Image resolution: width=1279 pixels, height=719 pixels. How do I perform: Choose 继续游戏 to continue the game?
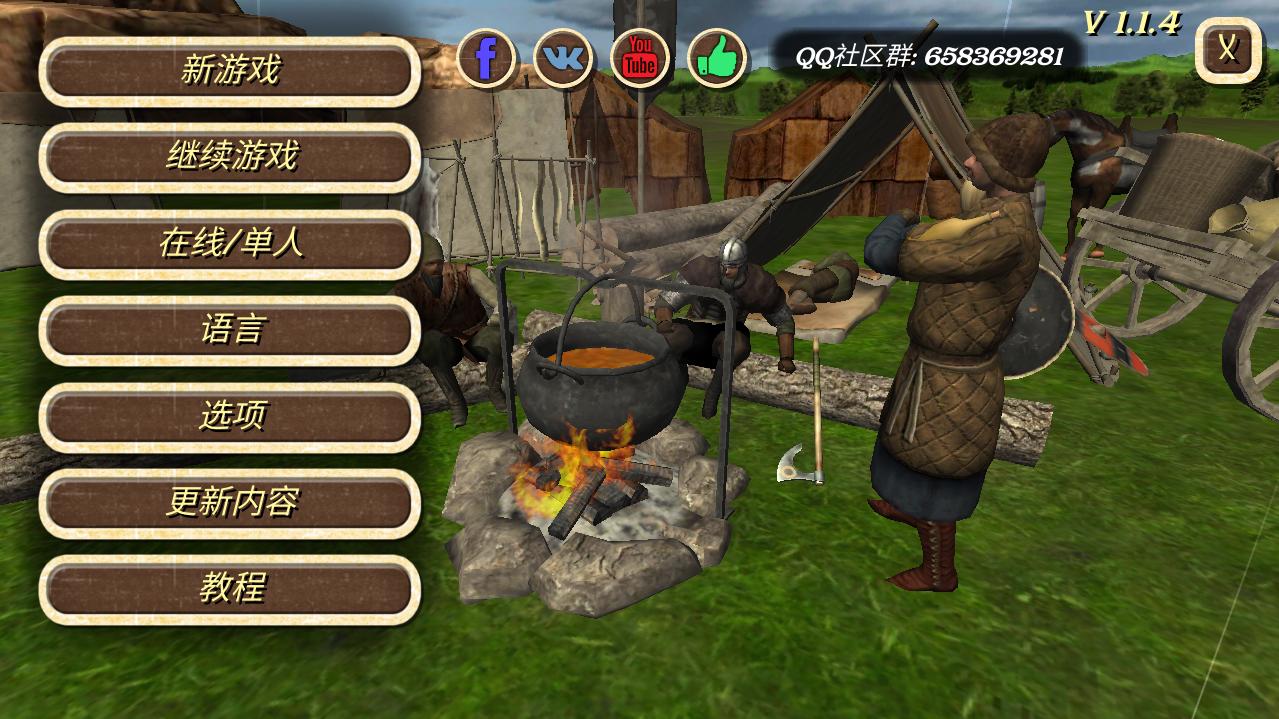coord(230,157)
